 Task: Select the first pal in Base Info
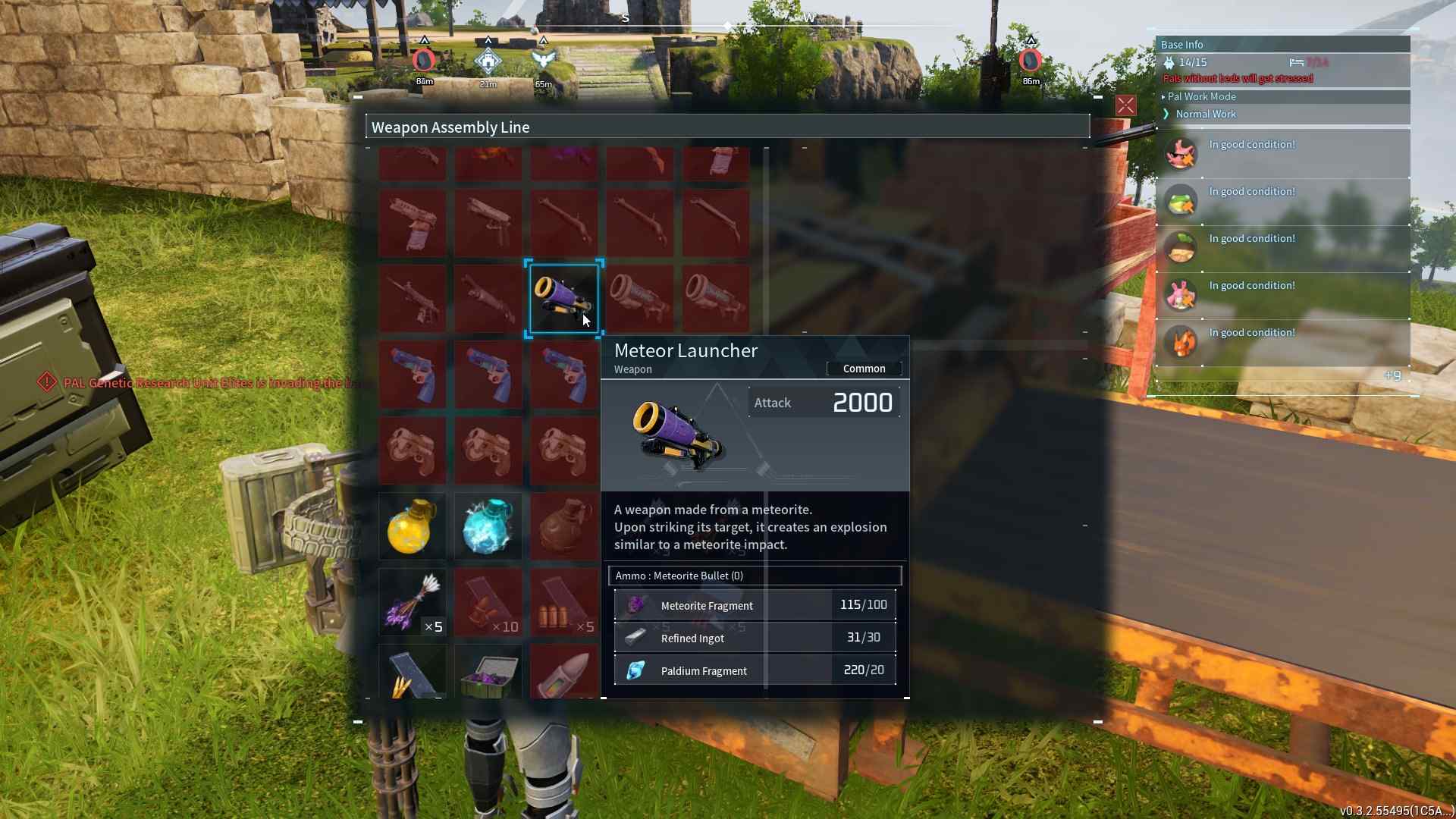pos(1282,153)
